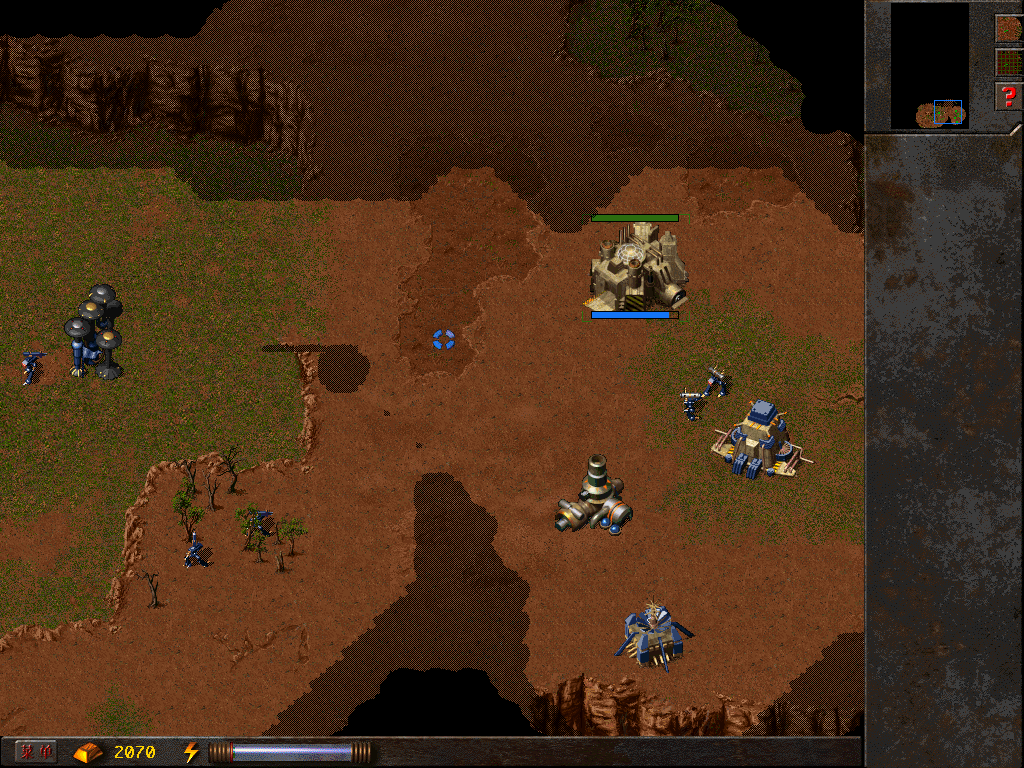Toggle the terrain view minimap button
The image size is (1024, 768).
pos(1008,28)
